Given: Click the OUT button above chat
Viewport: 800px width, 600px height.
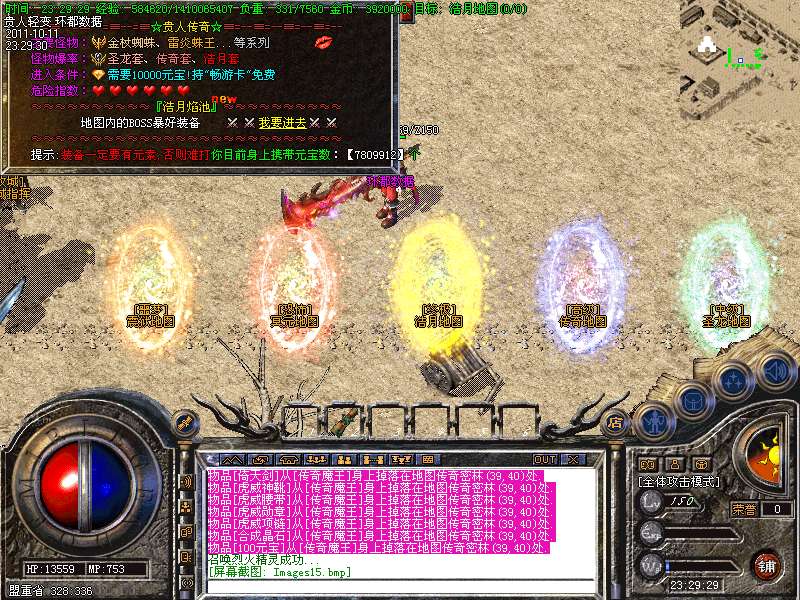Looking at the screenshot, I should coord(544,459).
